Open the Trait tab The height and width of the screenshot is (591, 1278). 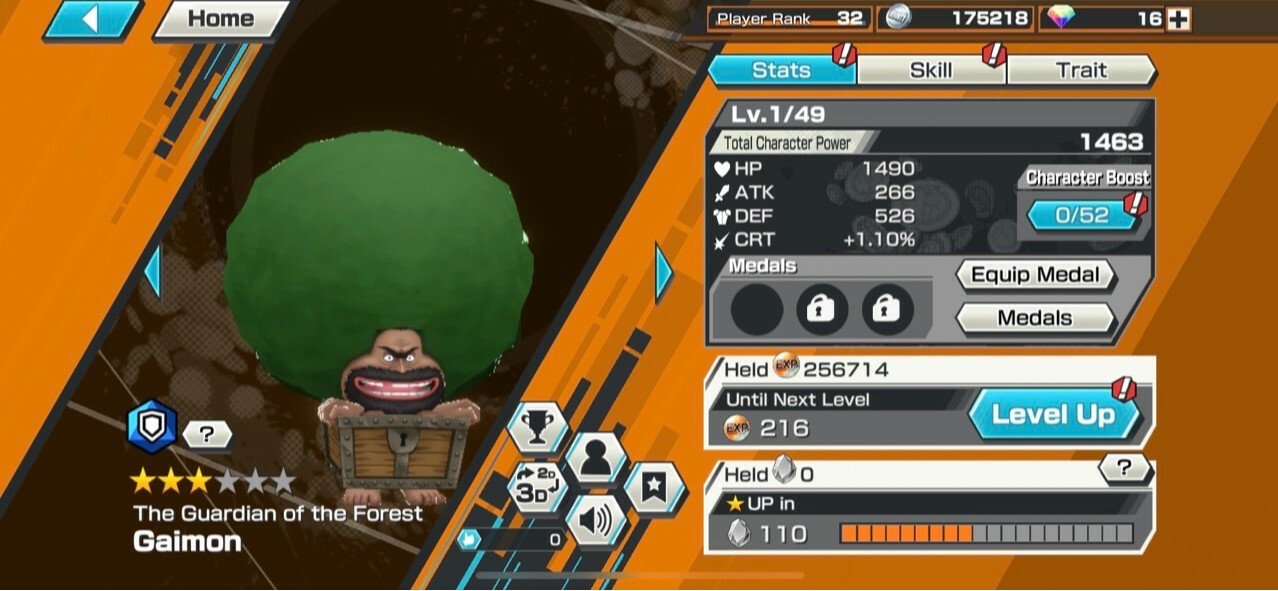(x=1081, y=70)
